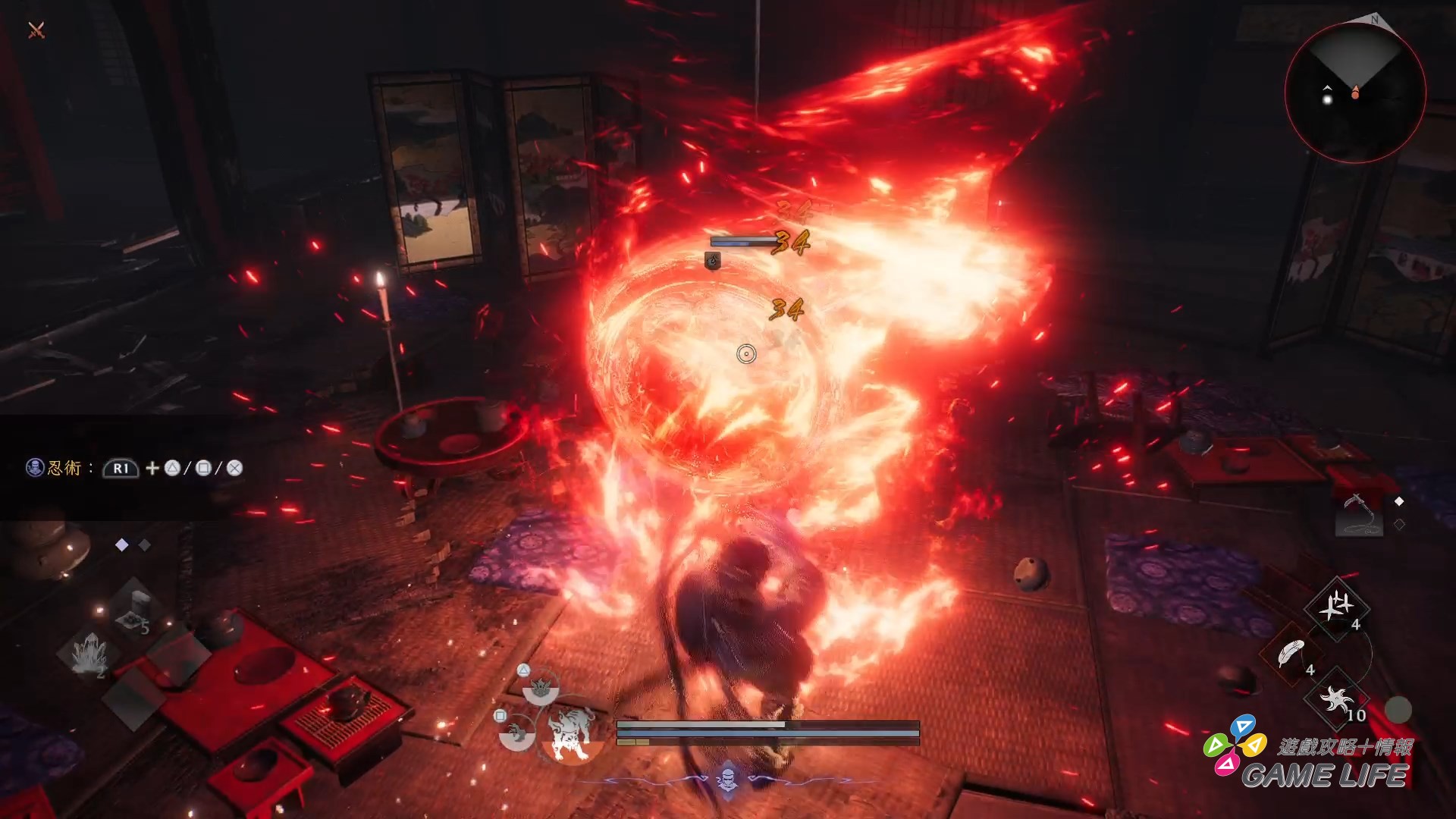Click the GAME LIFE watermark logo
This screenshot has height=819, width=1456.
pos(1327,772)
